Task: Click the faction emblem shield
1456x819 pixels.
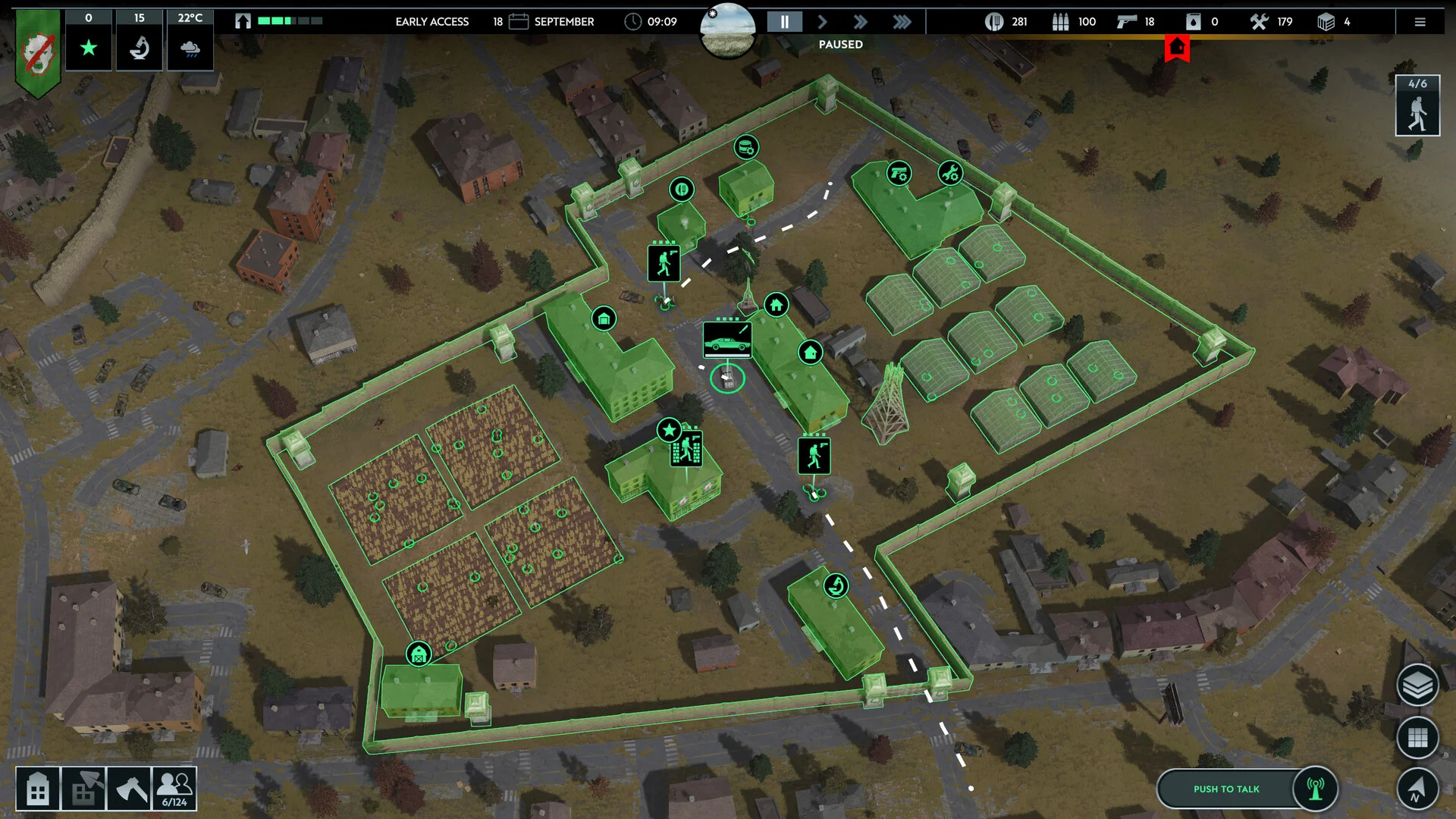Action: click(38, 52)
